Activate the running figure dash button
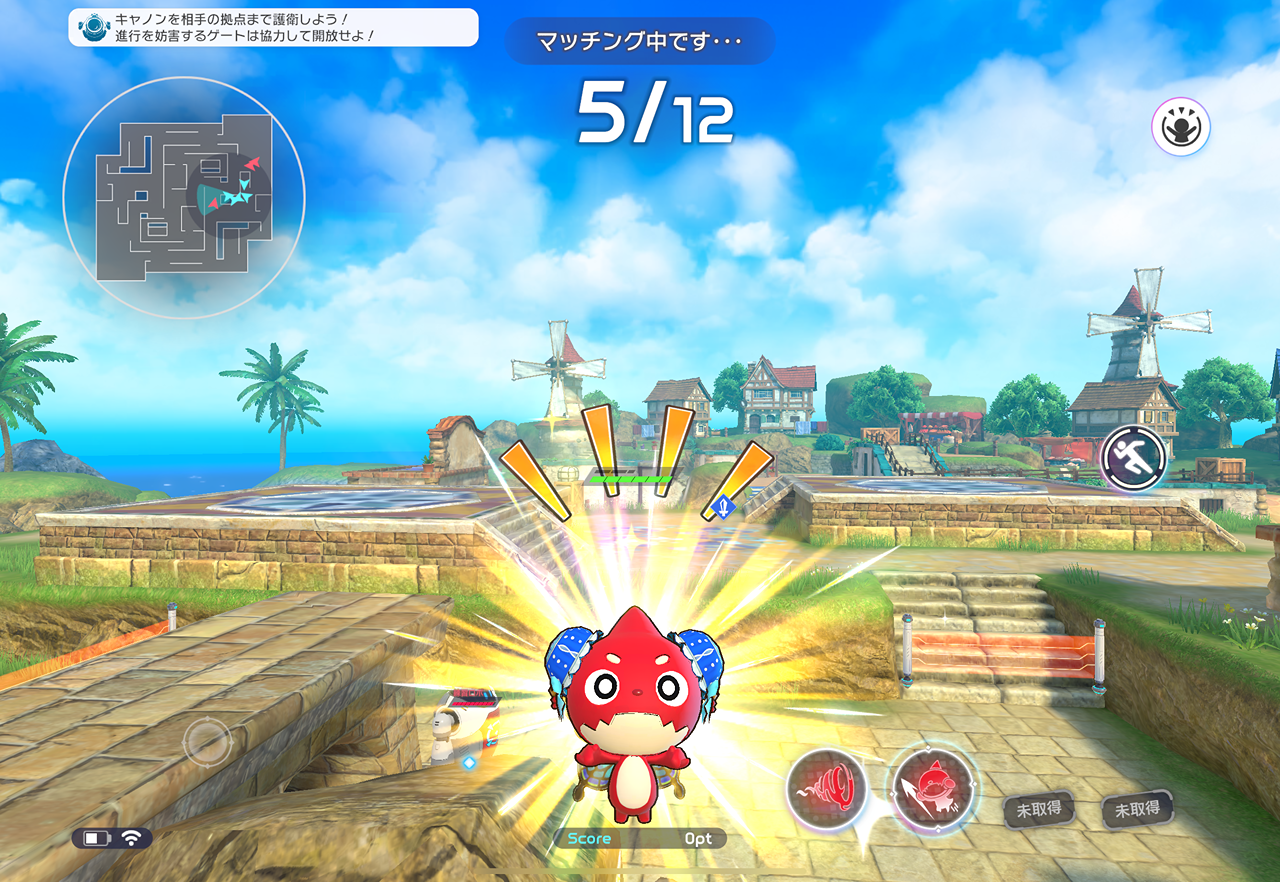Screen dimensions: 1280x882 point(1135,459)
